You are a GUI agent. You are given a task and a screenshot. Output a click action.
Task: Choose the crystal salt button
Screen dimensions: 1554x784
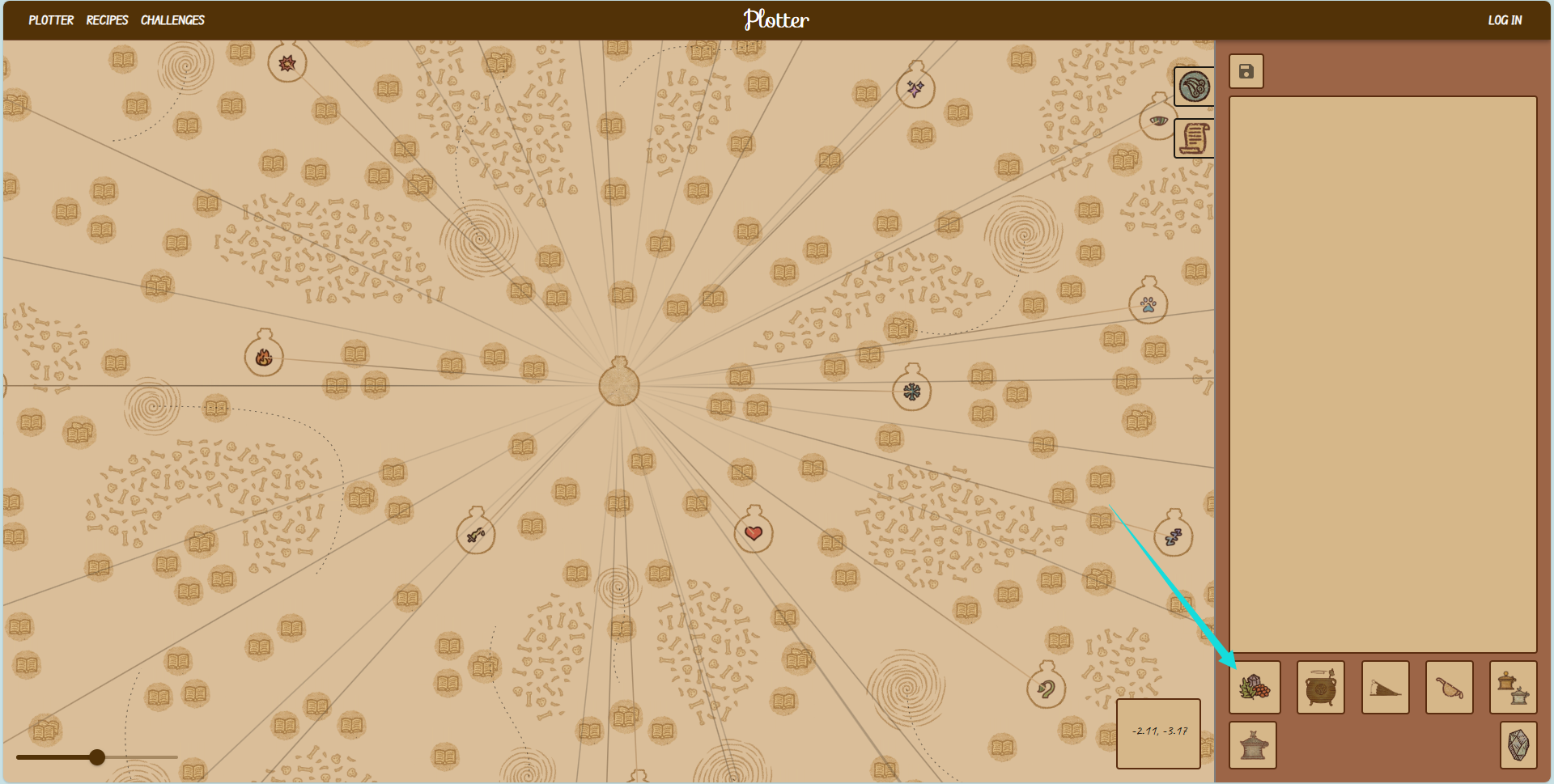click(1518, 745)
